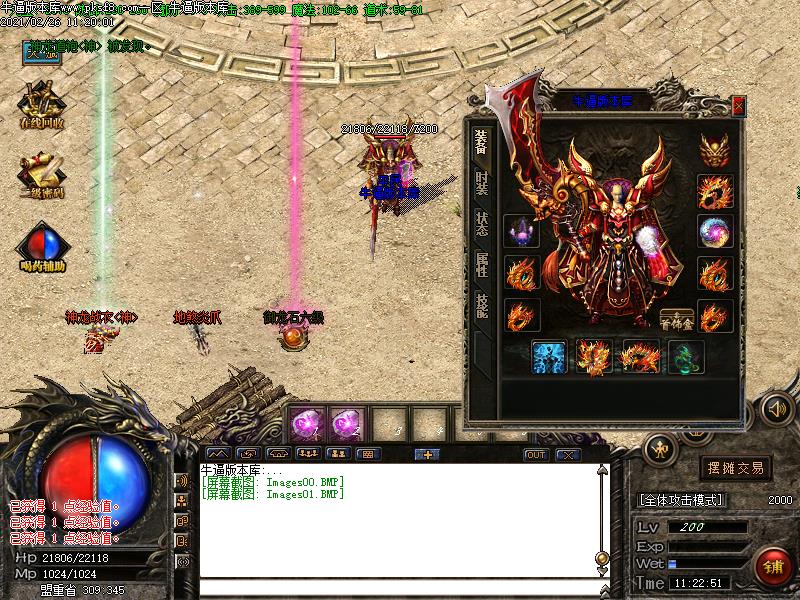
Task: Toggle the 全体攻击模式 attack mode
Action: click(682, 500)
